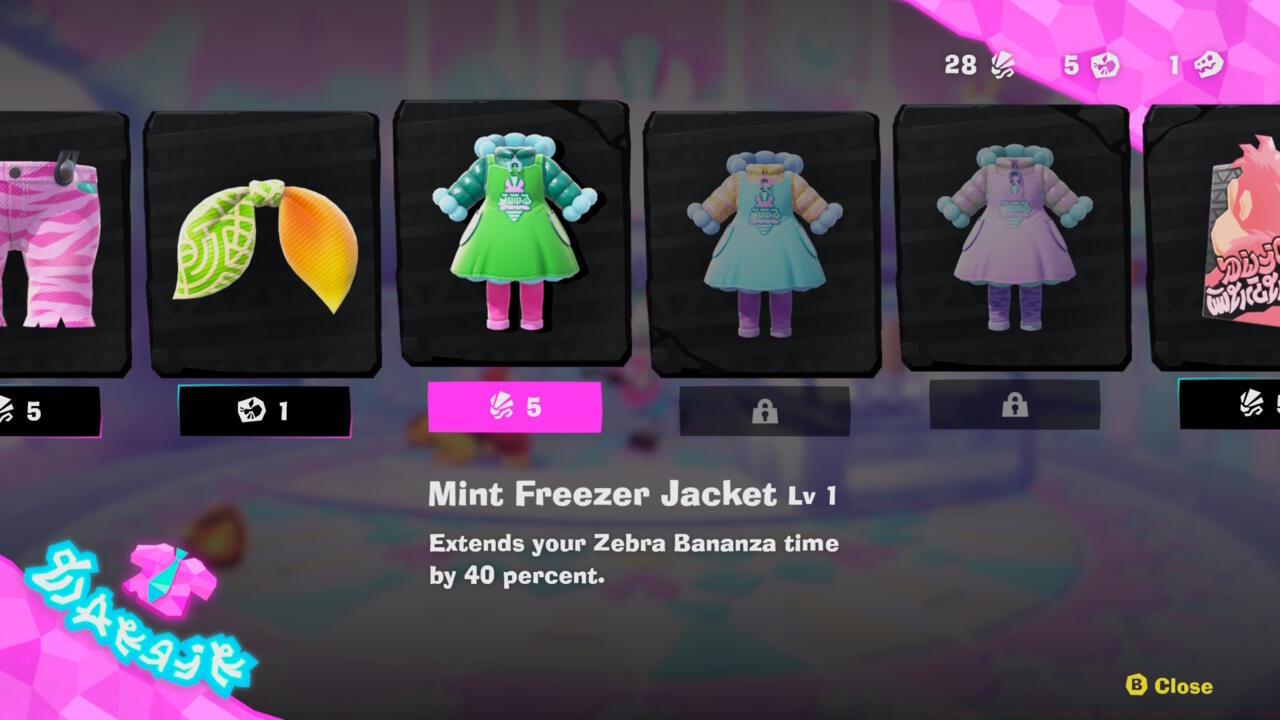The width and height of the screenshot is (1280, 720).
Task: Click the gold currency icon showing 28
Action: 1003,64
